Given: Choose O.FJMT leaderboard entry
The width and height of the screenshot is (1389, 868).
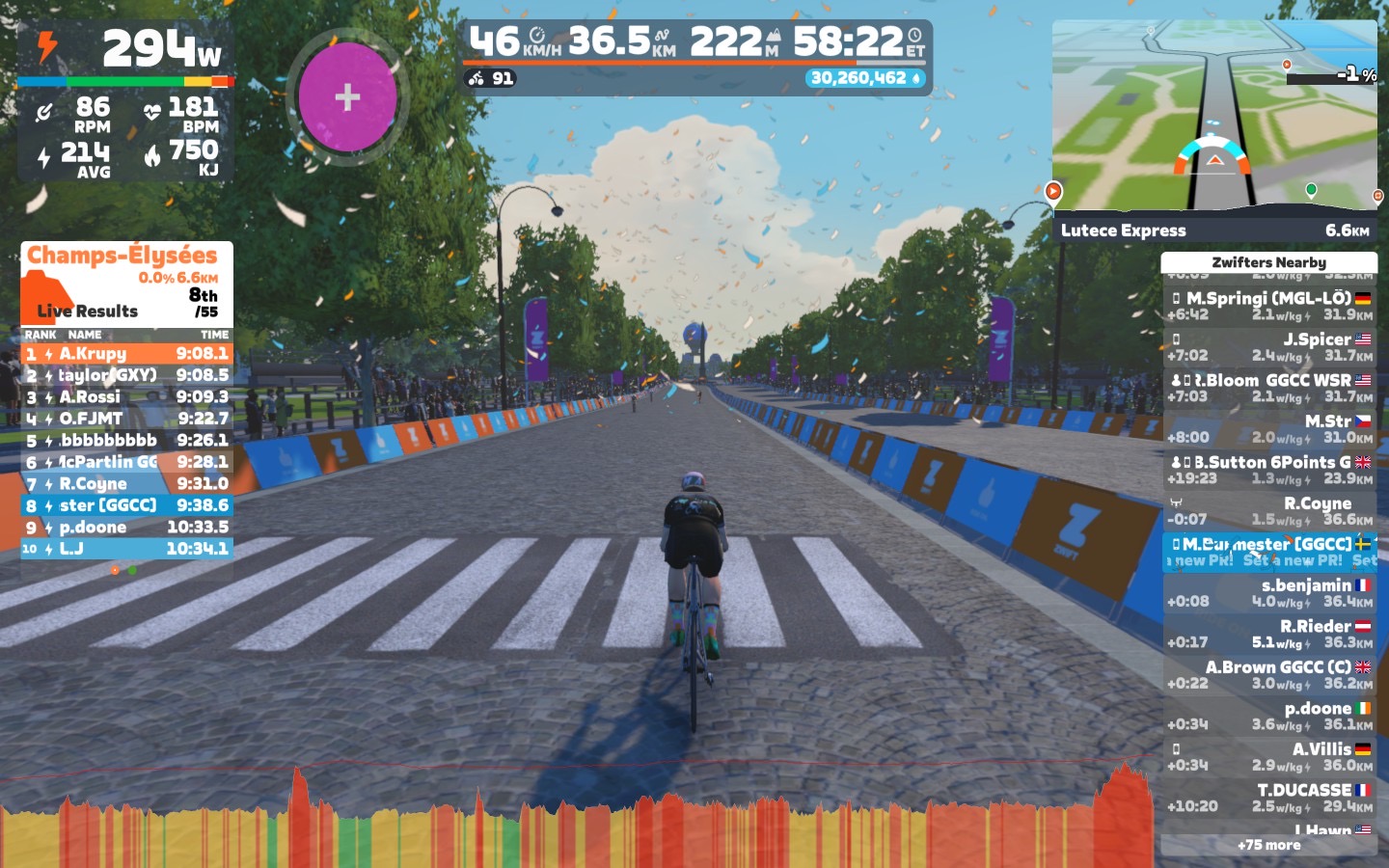Looking at the screenshot, I should pyautogui.click(x=126, y=419).
